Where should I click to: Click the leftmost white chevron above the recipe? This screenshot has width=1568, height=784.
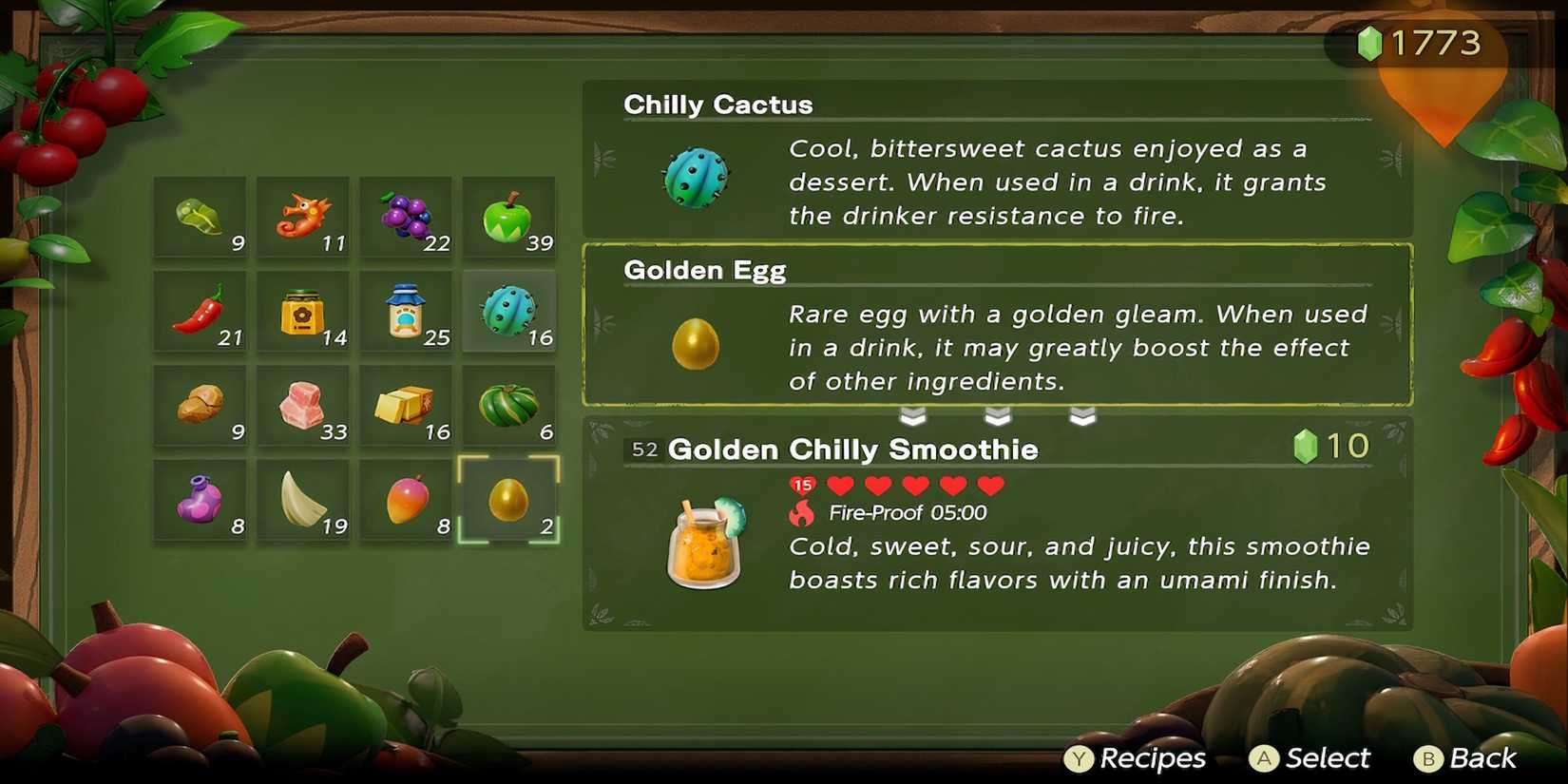tap(913, 415)
